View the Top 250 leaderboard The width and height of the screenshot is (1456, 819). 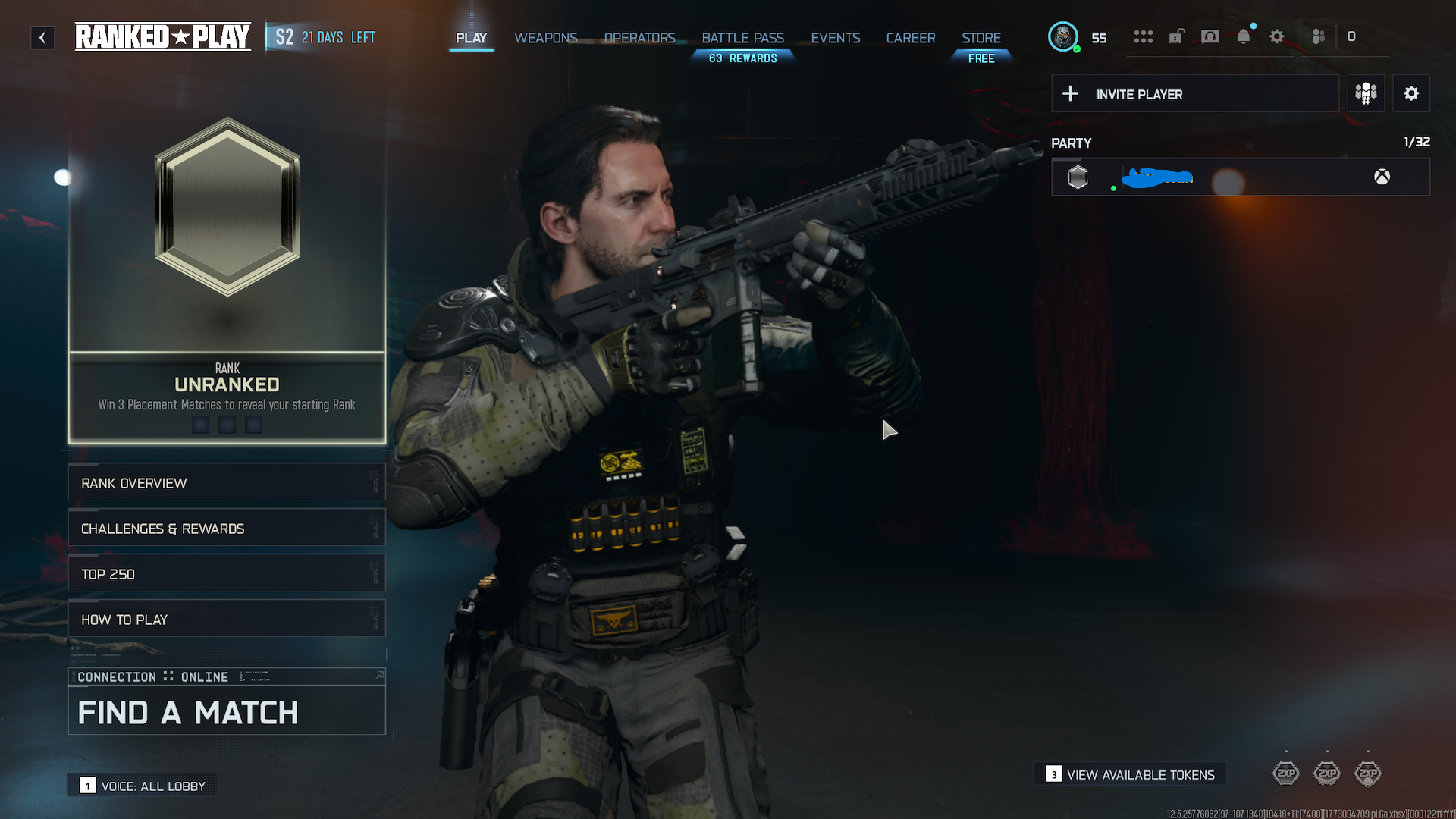click(227, 574)
